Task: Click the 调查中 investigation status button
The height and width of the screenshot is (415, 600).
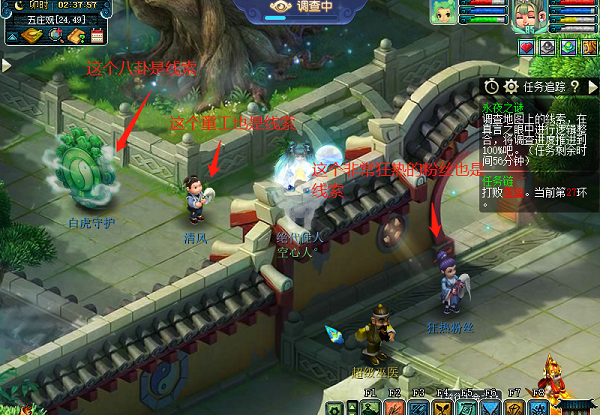Action: click(x=297, y=8)
